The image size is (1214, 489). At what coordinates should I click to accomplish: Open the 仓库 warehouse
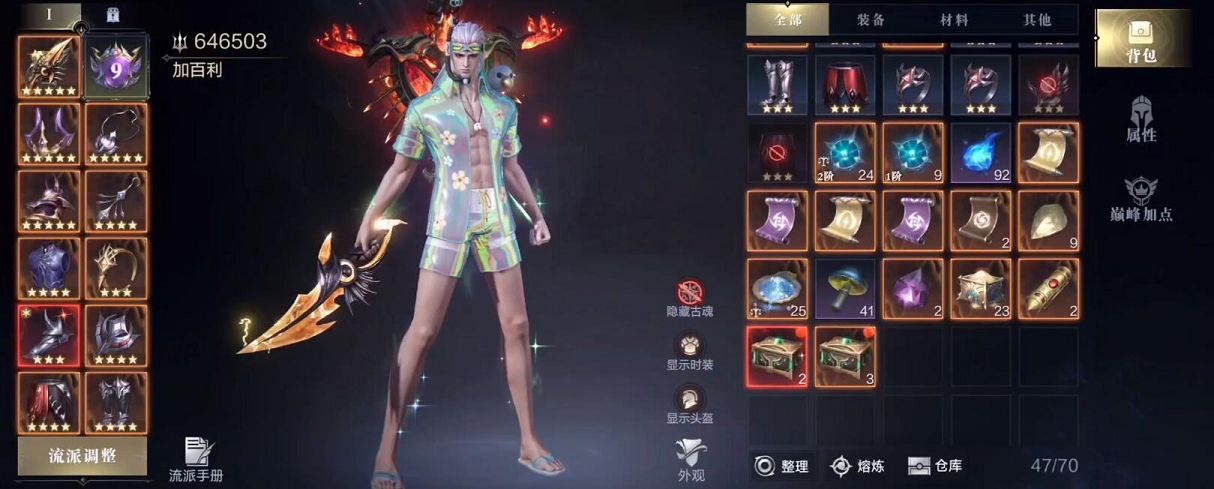point(935,466)
